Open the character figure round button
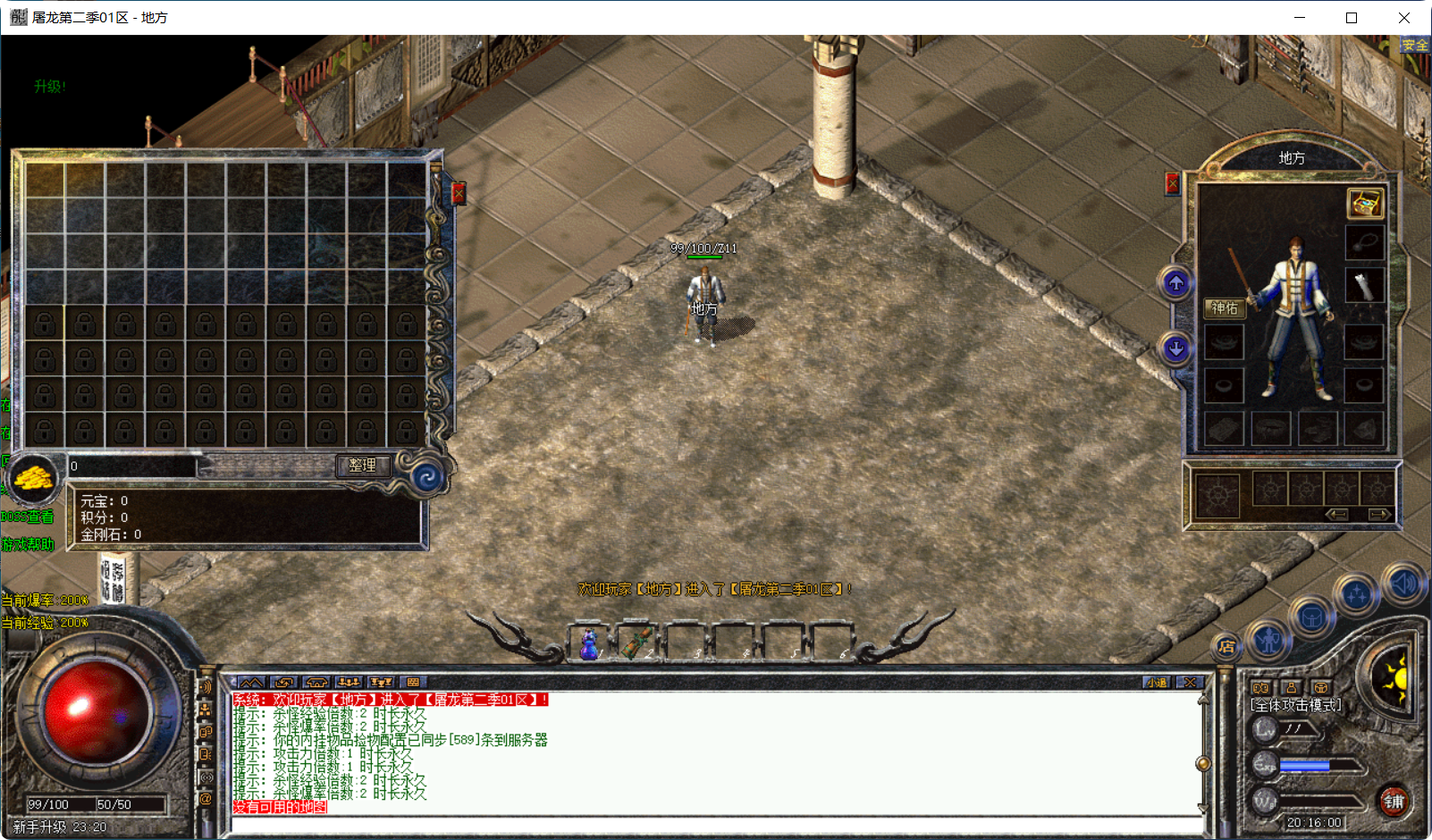Image resolution: width=1432 pixels, height=840 pixels. [1268, 639]
